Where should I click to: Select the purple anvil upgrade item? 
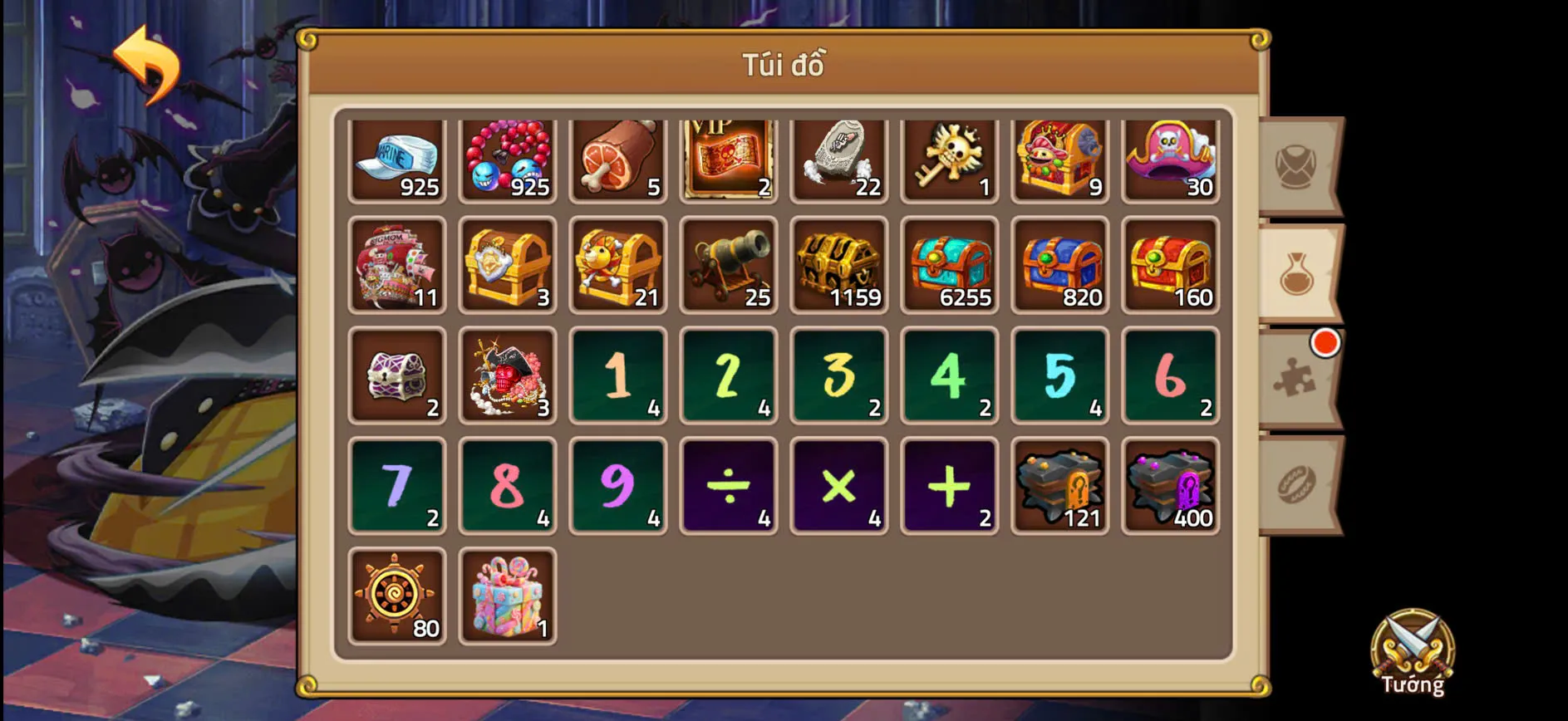pos(1171,485)
